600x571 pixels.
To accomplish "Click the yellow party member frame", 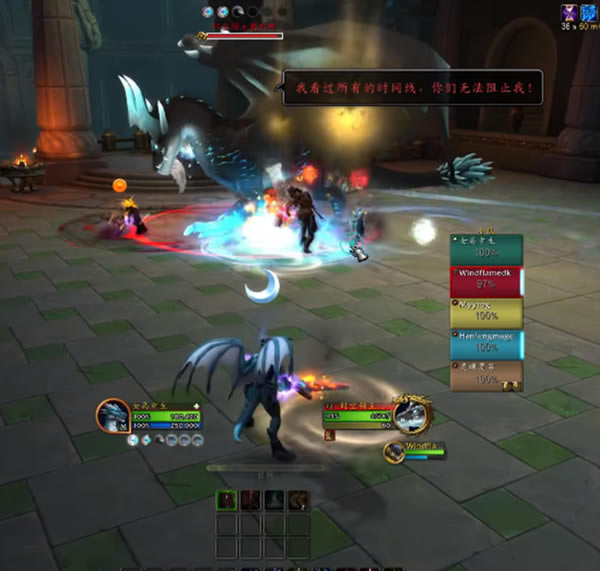I will (x=486, y=313).
